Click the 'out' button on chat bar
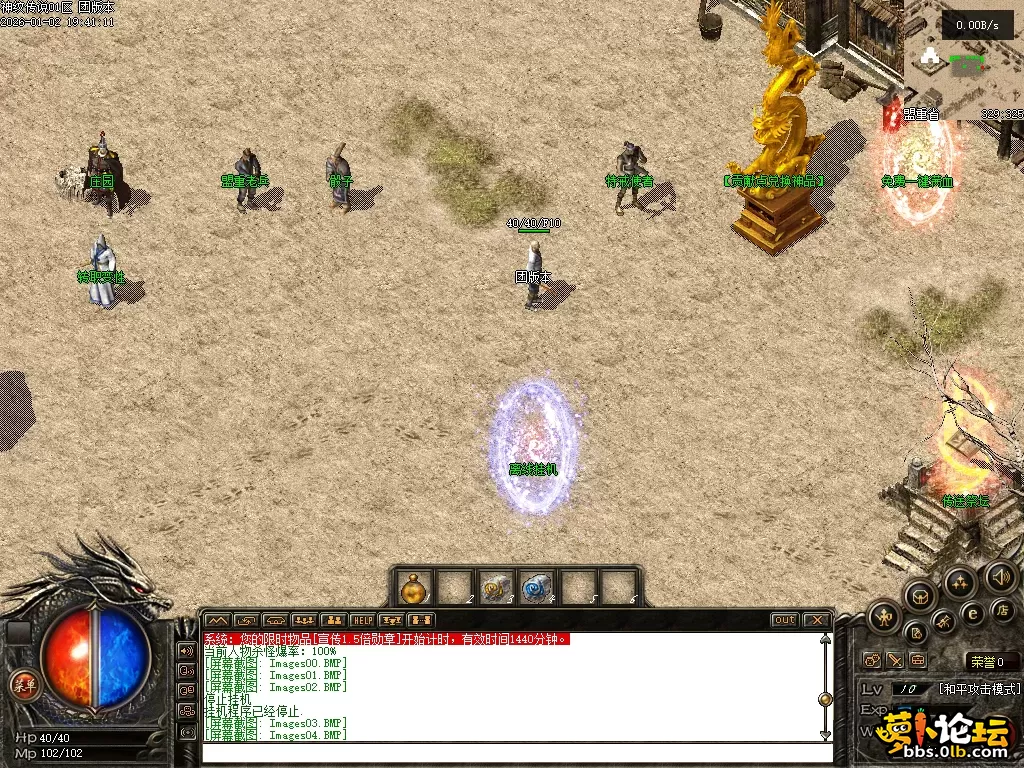The image size is (1024, 768). click(x=785, y=620)
